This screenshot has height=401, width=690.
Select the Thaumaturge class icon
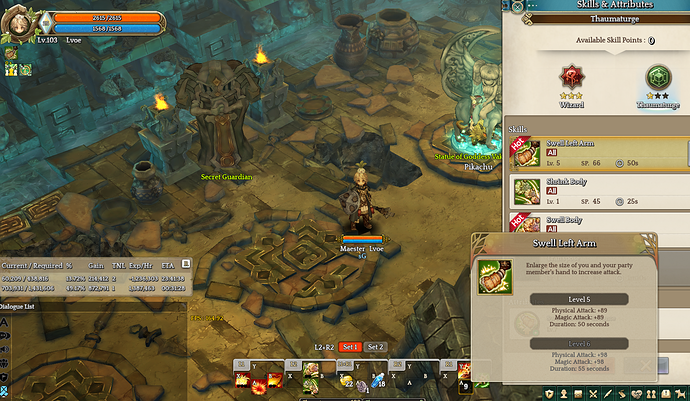658,79
